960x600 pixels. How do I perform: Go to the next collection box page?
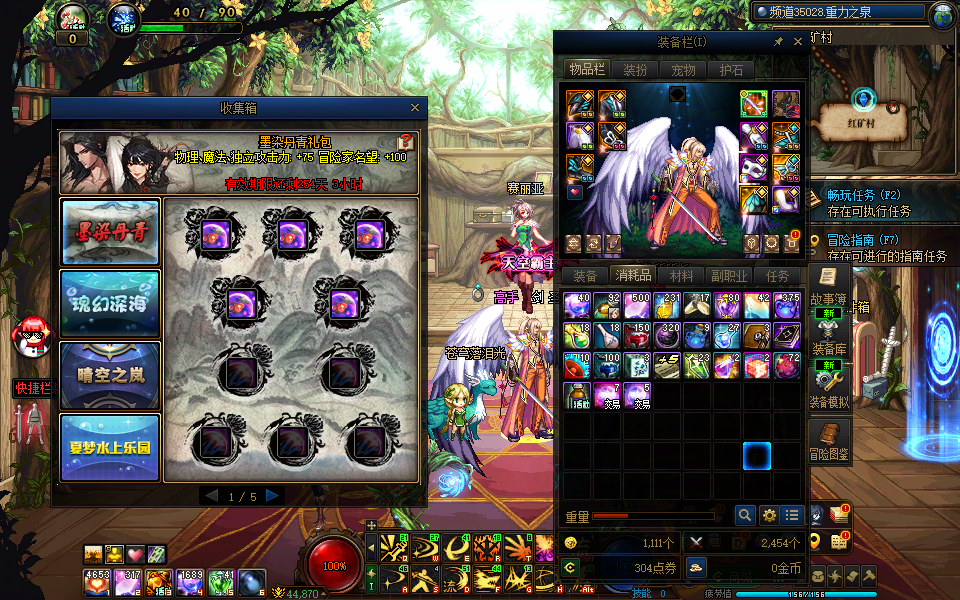(x=273, y=496)
